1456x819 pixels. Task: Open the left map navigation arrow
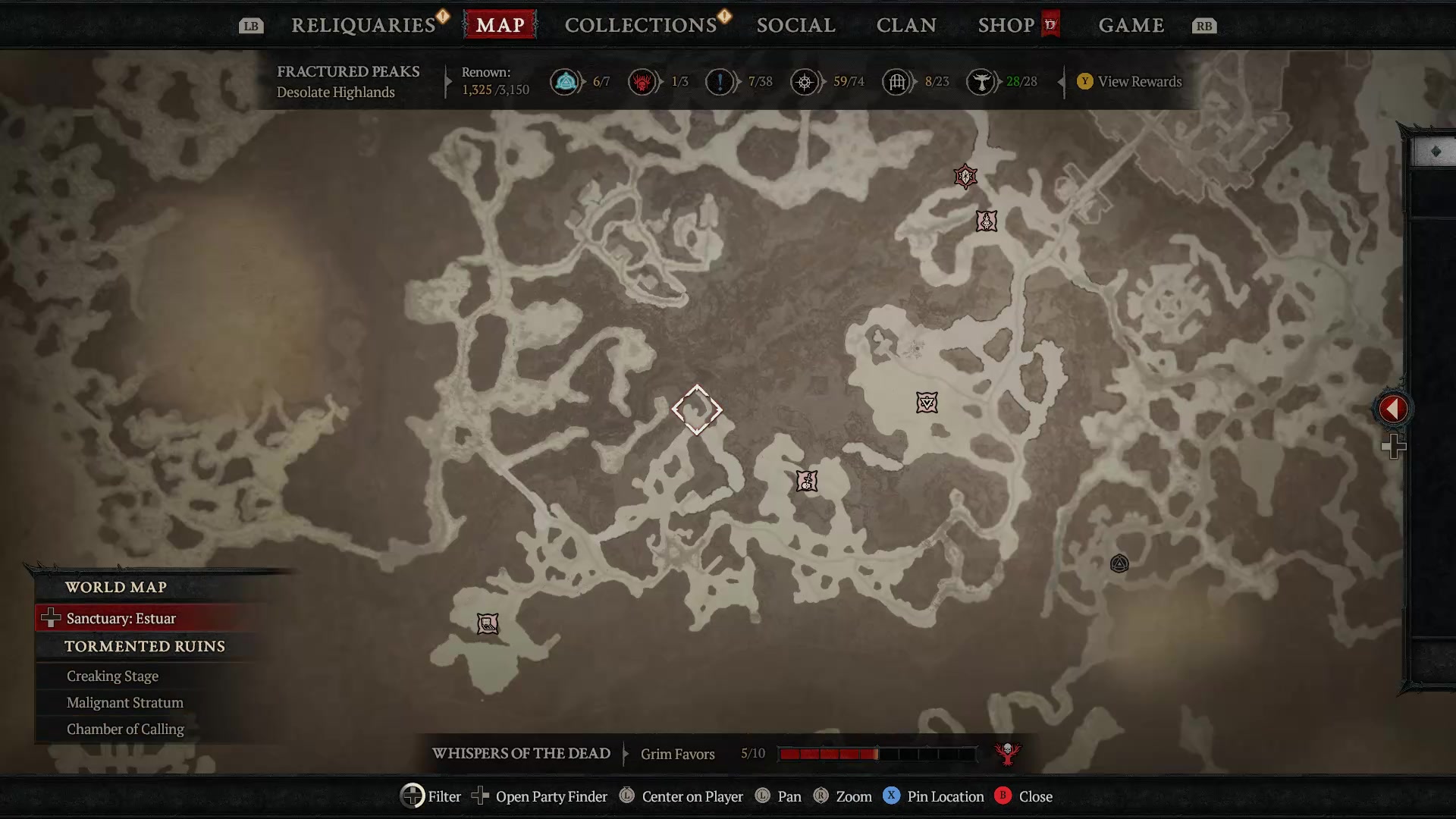click(1392, 409)
